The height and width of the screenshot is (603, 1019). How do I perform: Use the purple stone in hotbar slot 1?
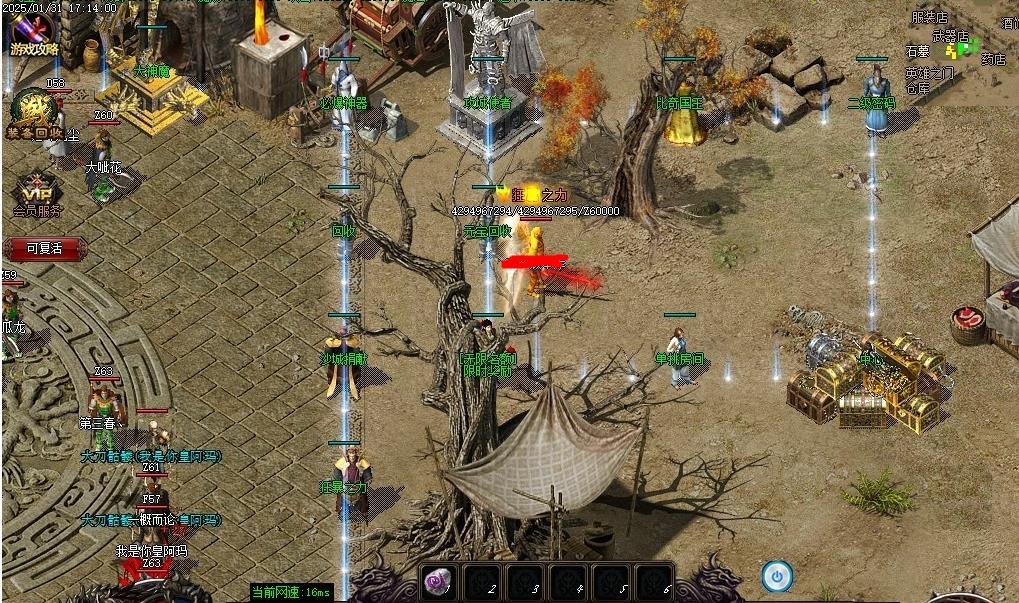(x=439, y=583)
